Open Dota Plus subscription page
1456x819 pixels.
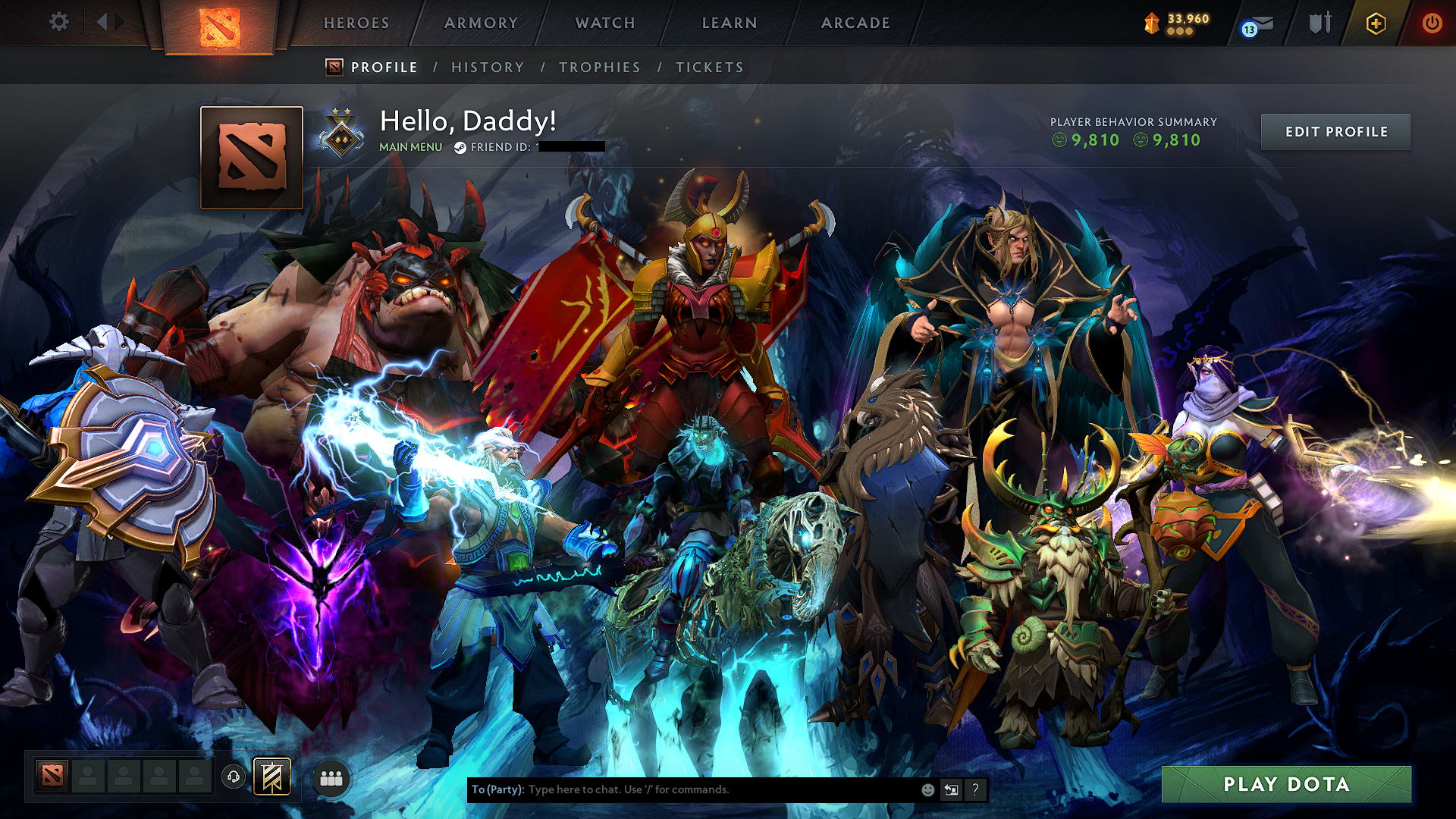click(x=1378, y=23)
